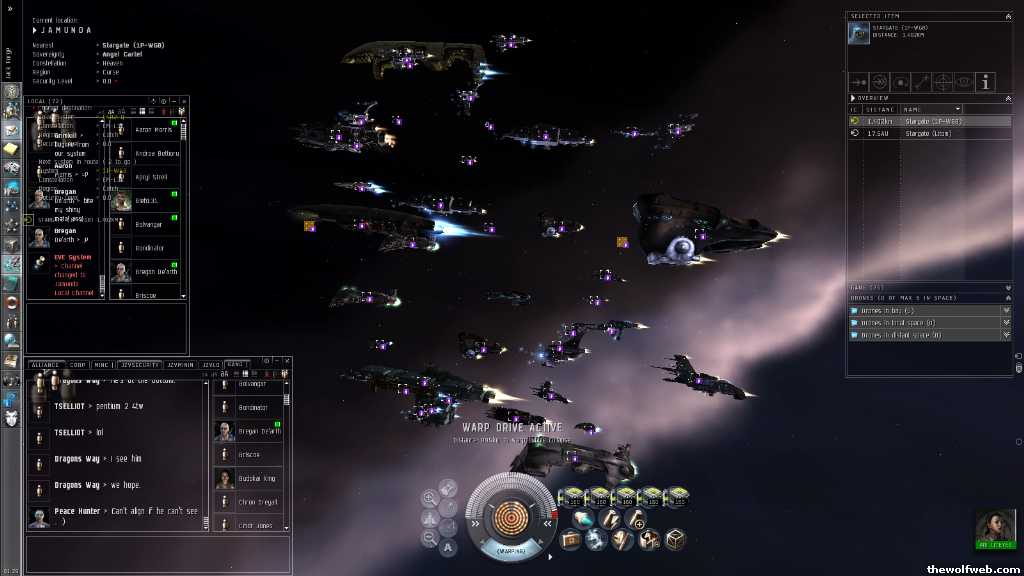Viewport: 1024px width, 576px height.
Task: Collapse the Selected Item panel
Action: tap(1007, 17)
